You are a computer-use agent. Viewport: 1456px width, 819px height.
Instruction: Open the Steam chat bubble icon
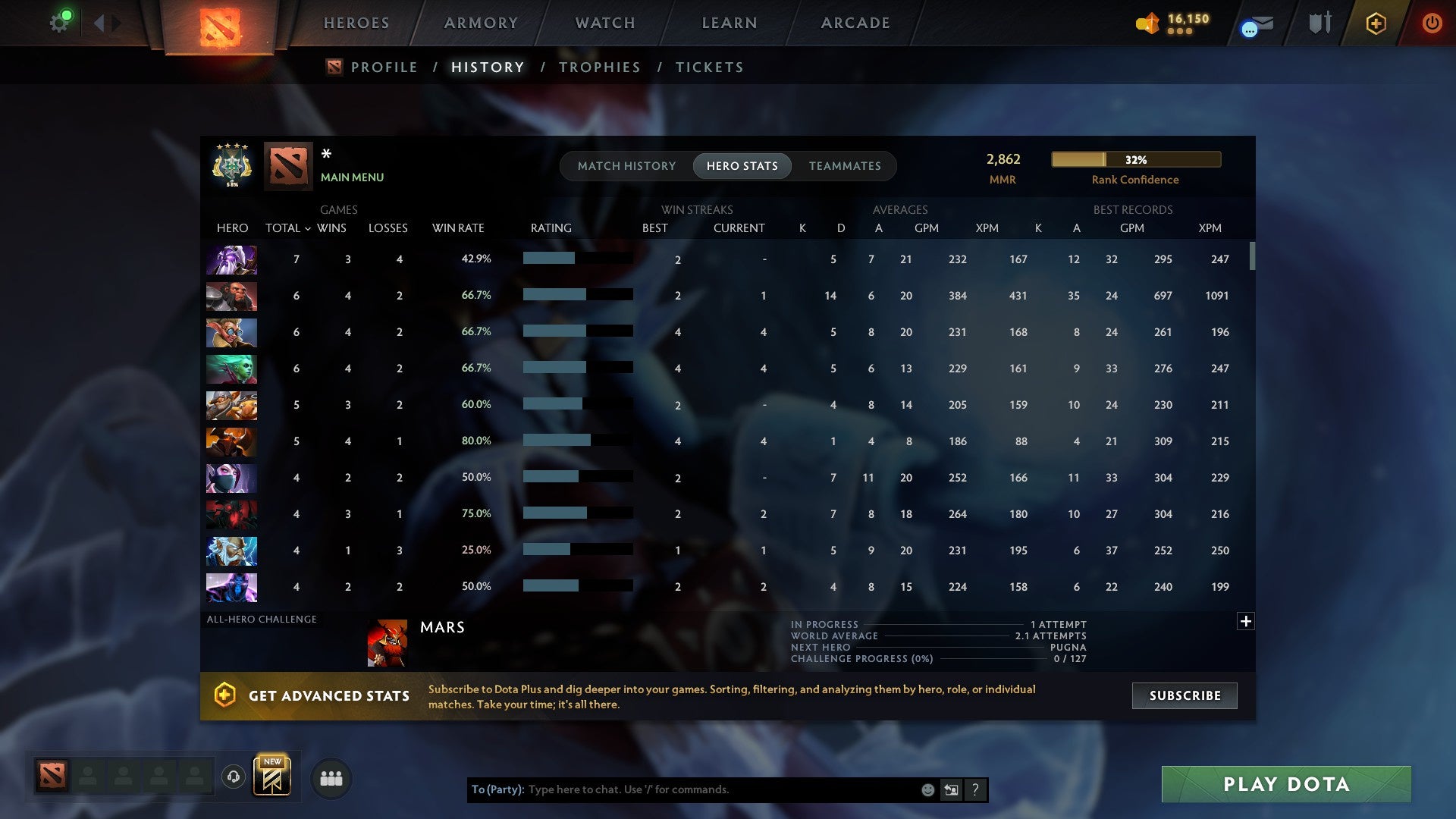(1247, 27)
